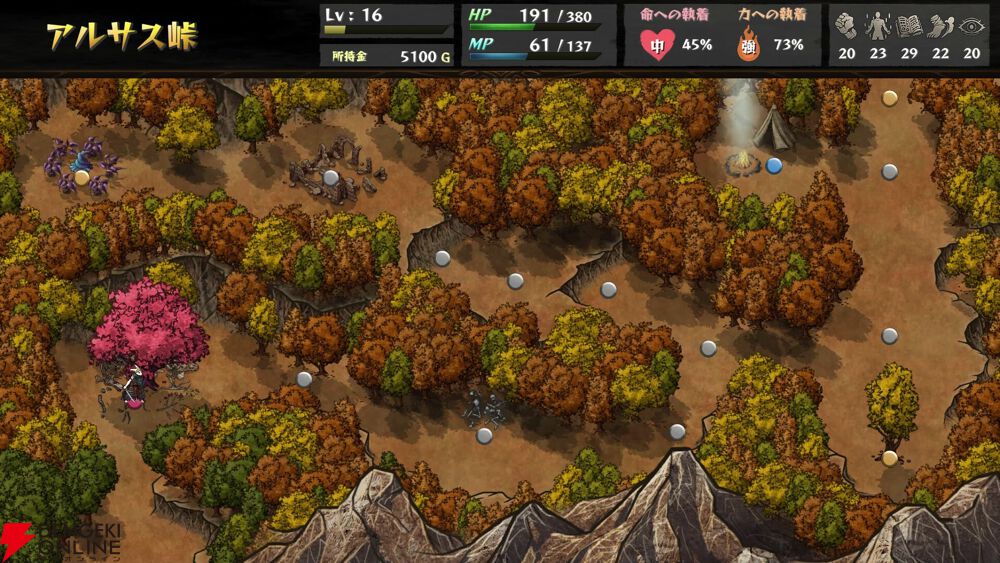Check the glowing body stat icon
Image resolution: width=1000 pixels, height=563 pixels.
(878, 26)
